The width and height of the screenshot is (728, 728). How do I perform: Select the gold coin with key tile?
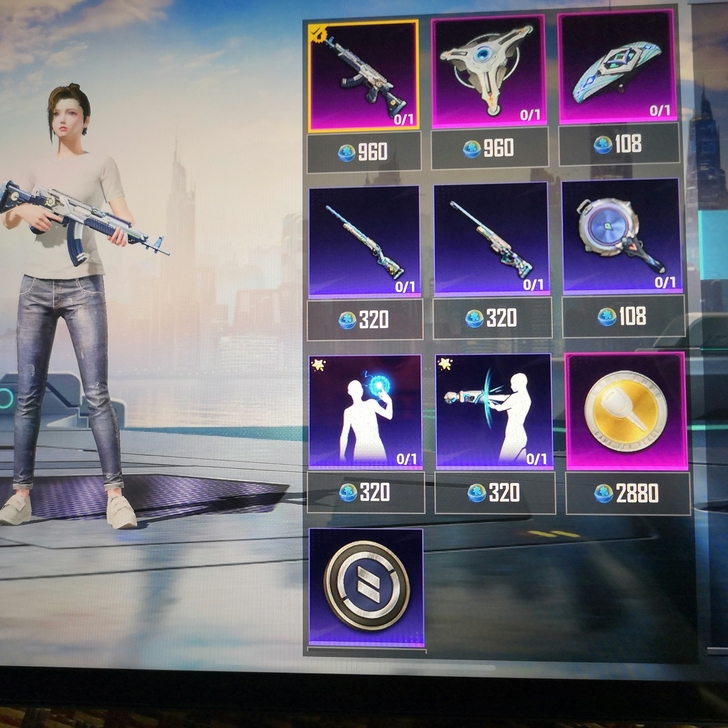(x=626, y=411)
